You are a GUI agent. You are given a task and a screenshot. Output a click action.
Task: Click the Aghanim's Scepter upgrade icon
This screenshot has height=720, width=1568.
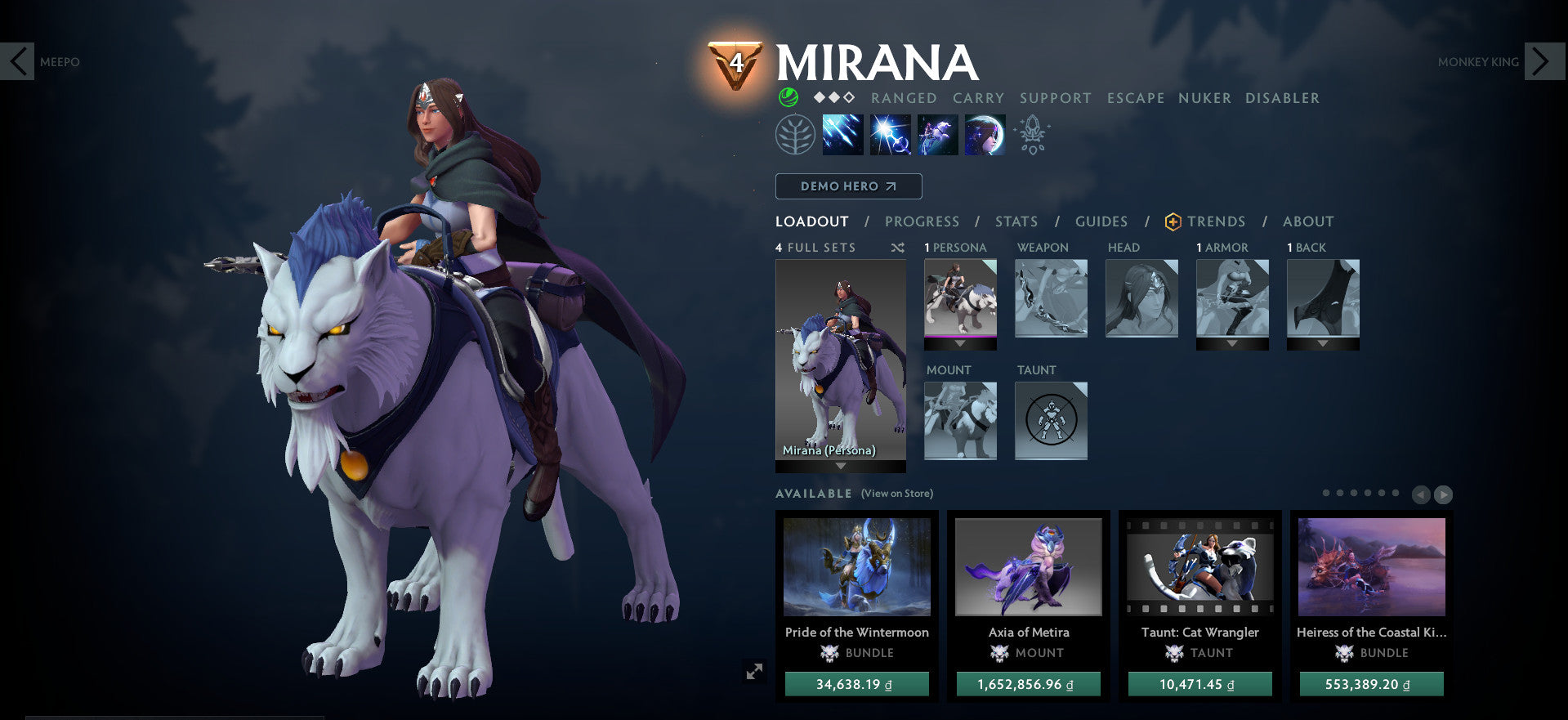[x=1032, y=134]
